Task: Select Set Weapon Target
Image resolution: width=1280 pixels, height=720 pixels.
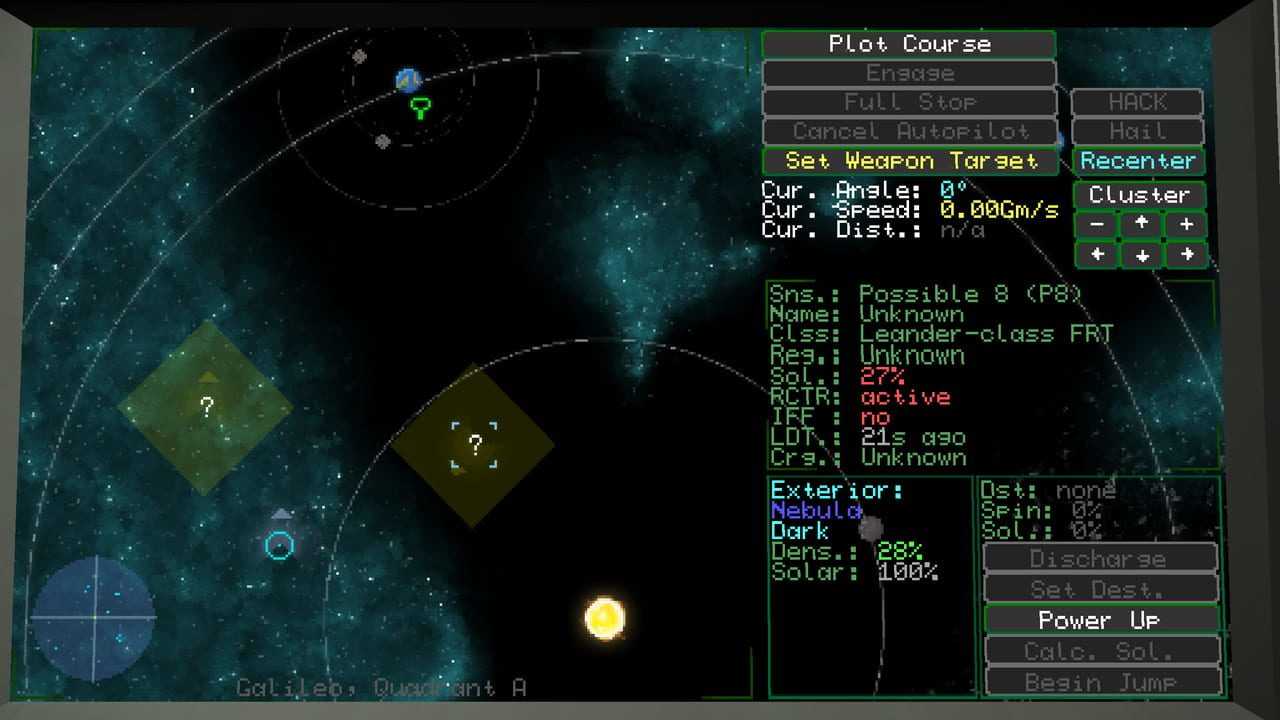Action: pos(910,161)
